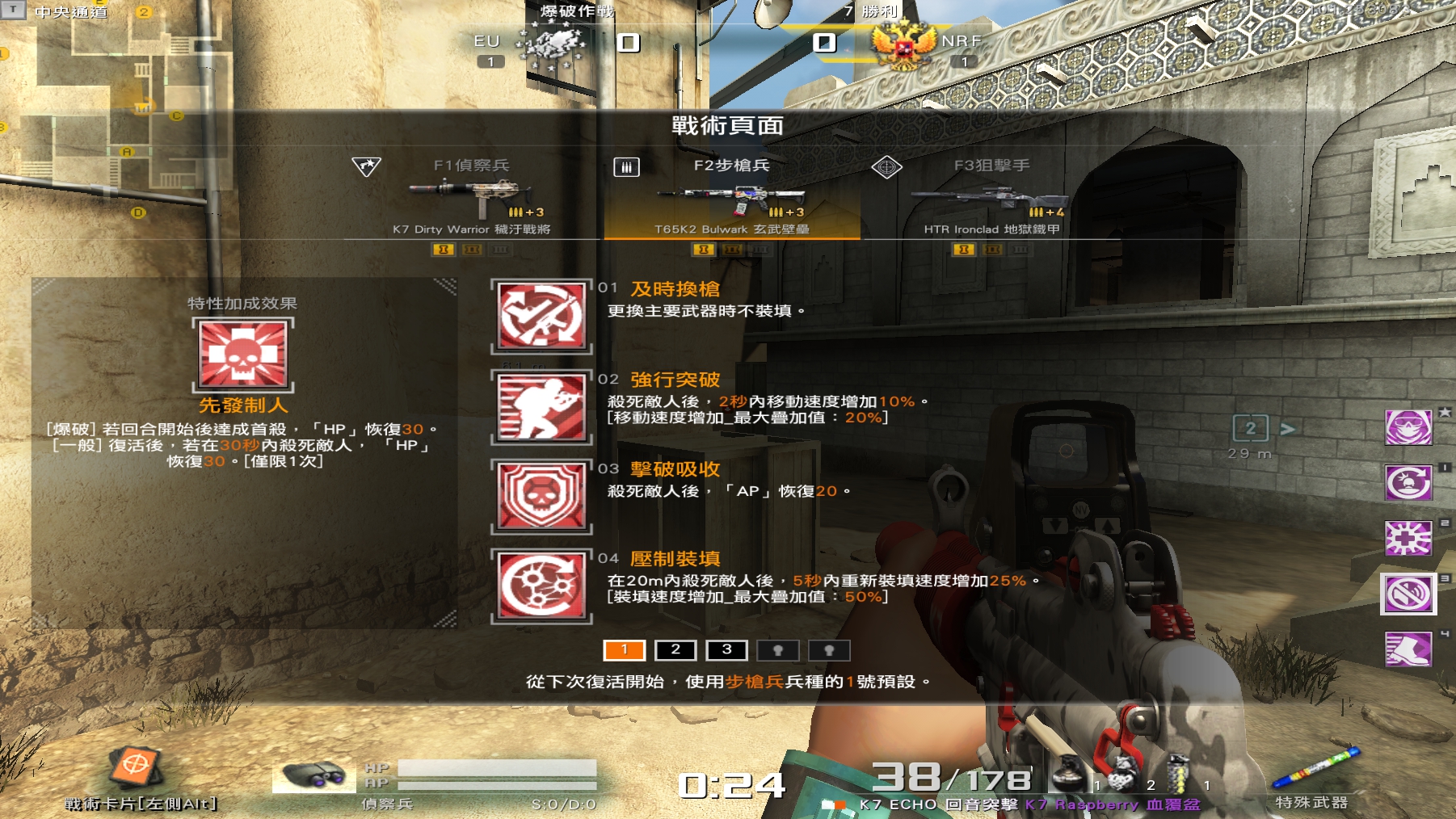This screenshot has height=819, width=1456.
Task: Choose preset number 3
Action: [726, 650]
